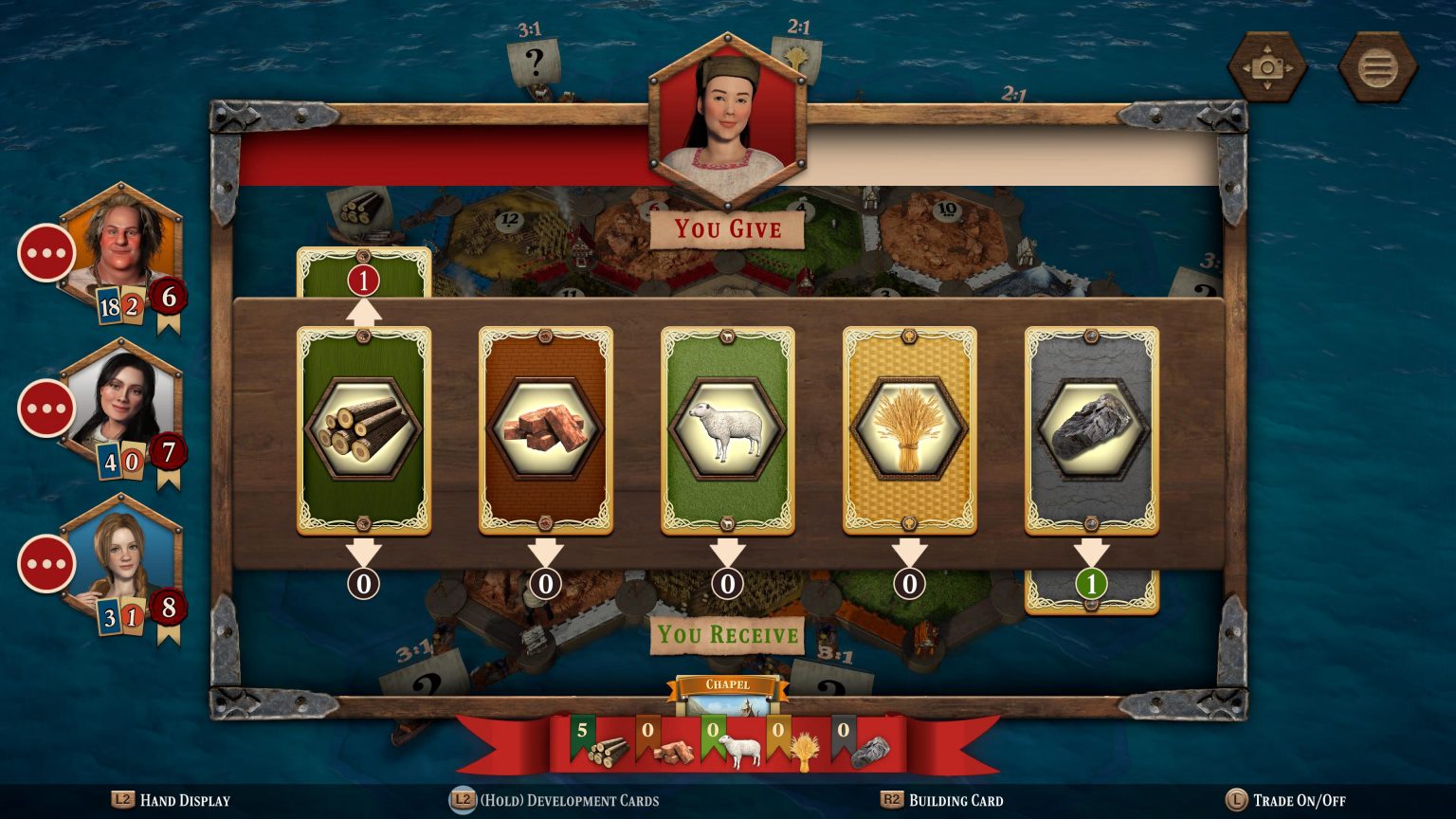Select the ore resource card

(x=1091, y=431)
